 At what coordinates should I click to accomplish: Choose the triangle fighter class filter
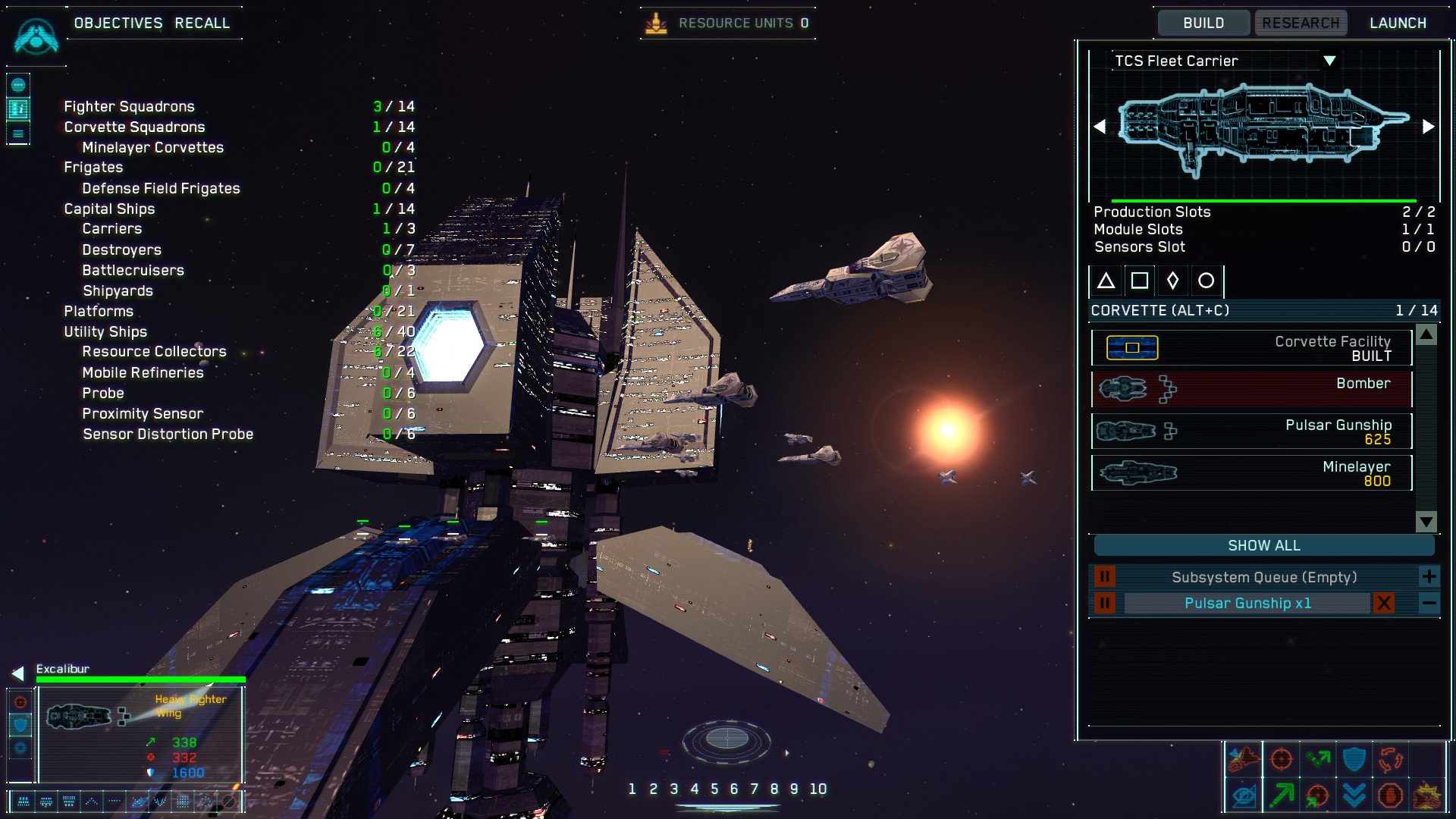click(1106, 281)
